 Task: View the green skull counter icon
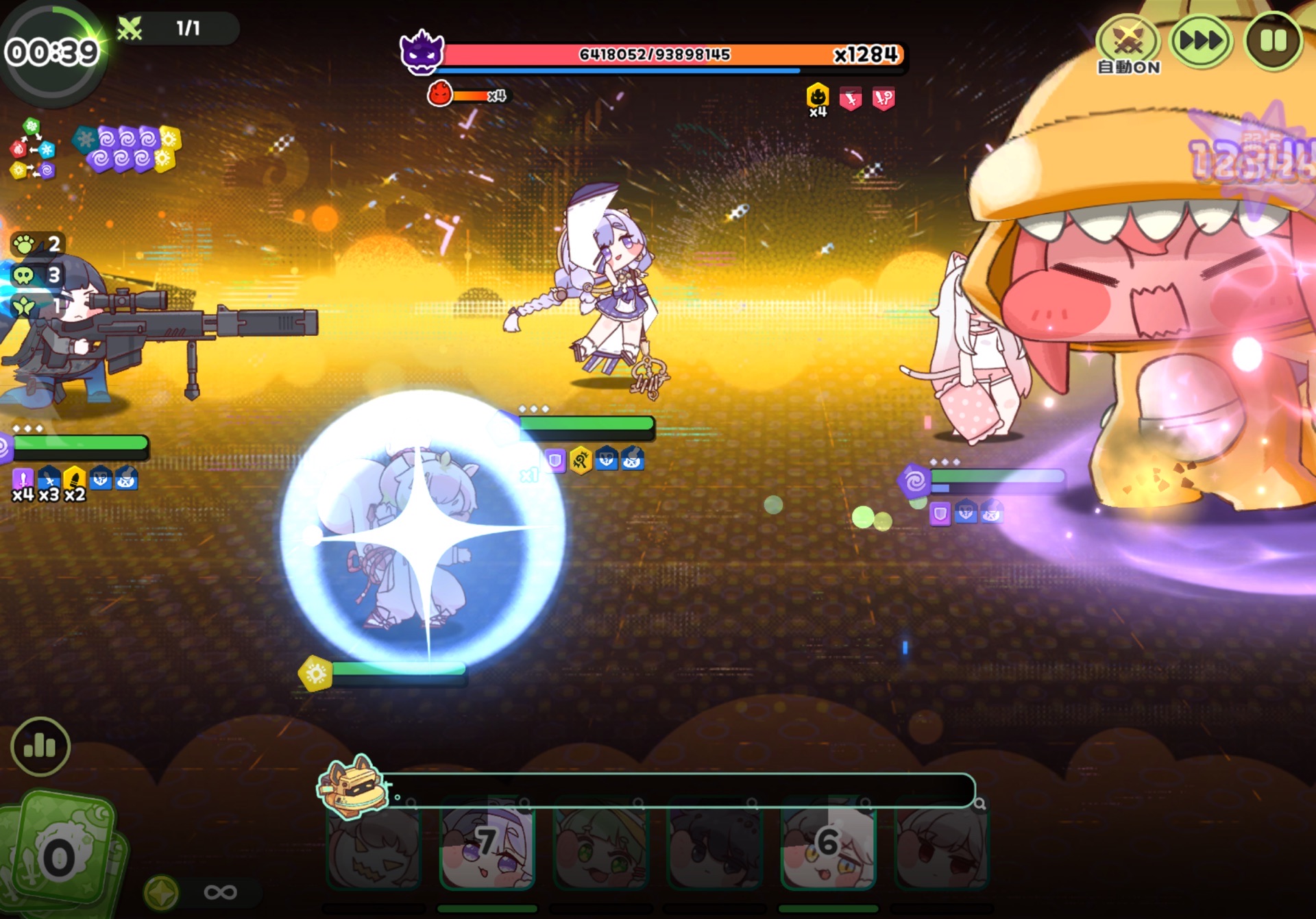[25, 275]
